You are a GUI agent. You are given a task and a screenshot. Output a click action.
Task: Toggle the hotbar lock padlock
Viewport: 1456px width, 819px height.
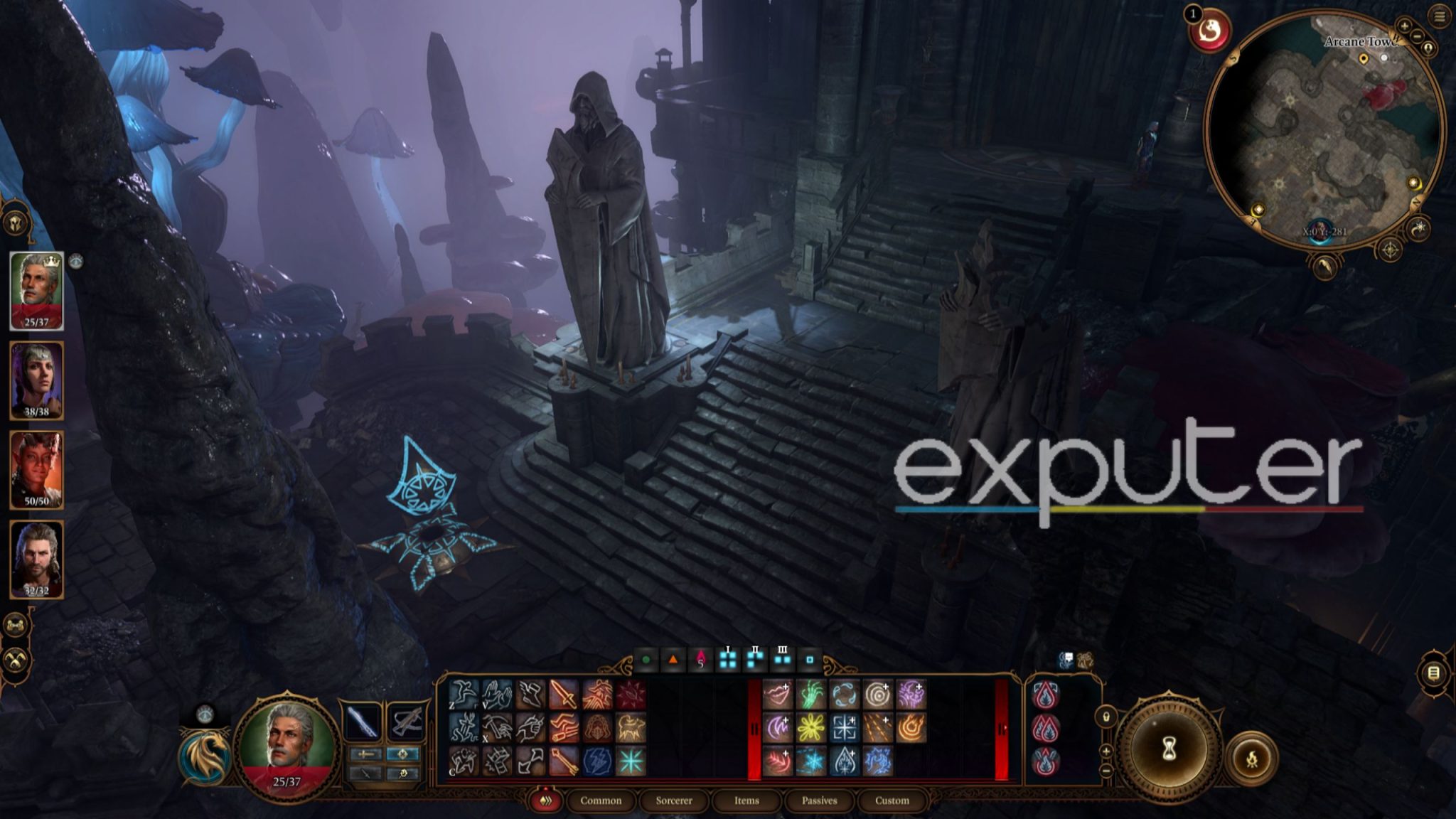(1106, 717)
